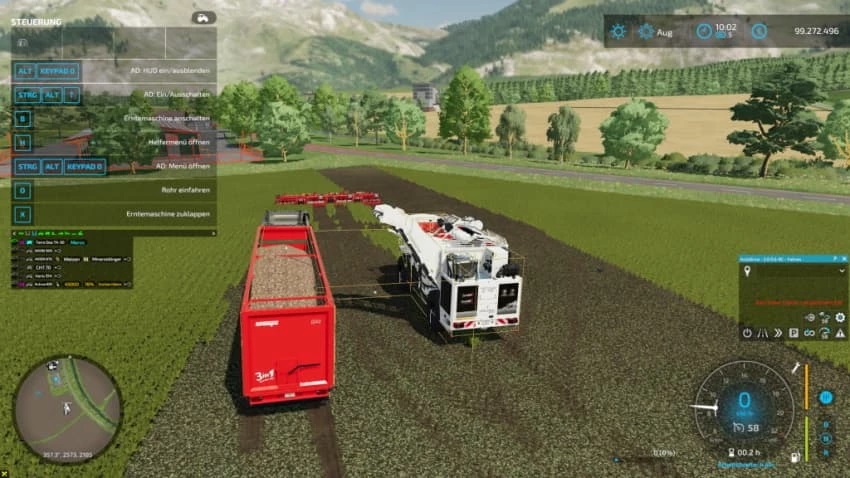Choose a destination with the map pin
Image resolution: width=850 pixels, height=478 pixels.
747,269
